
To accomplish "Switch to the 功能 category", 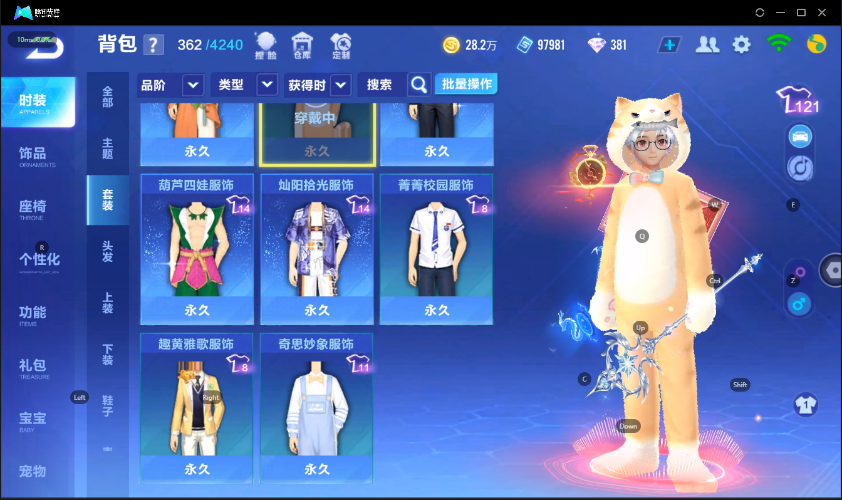I will (x=37, y=313).
